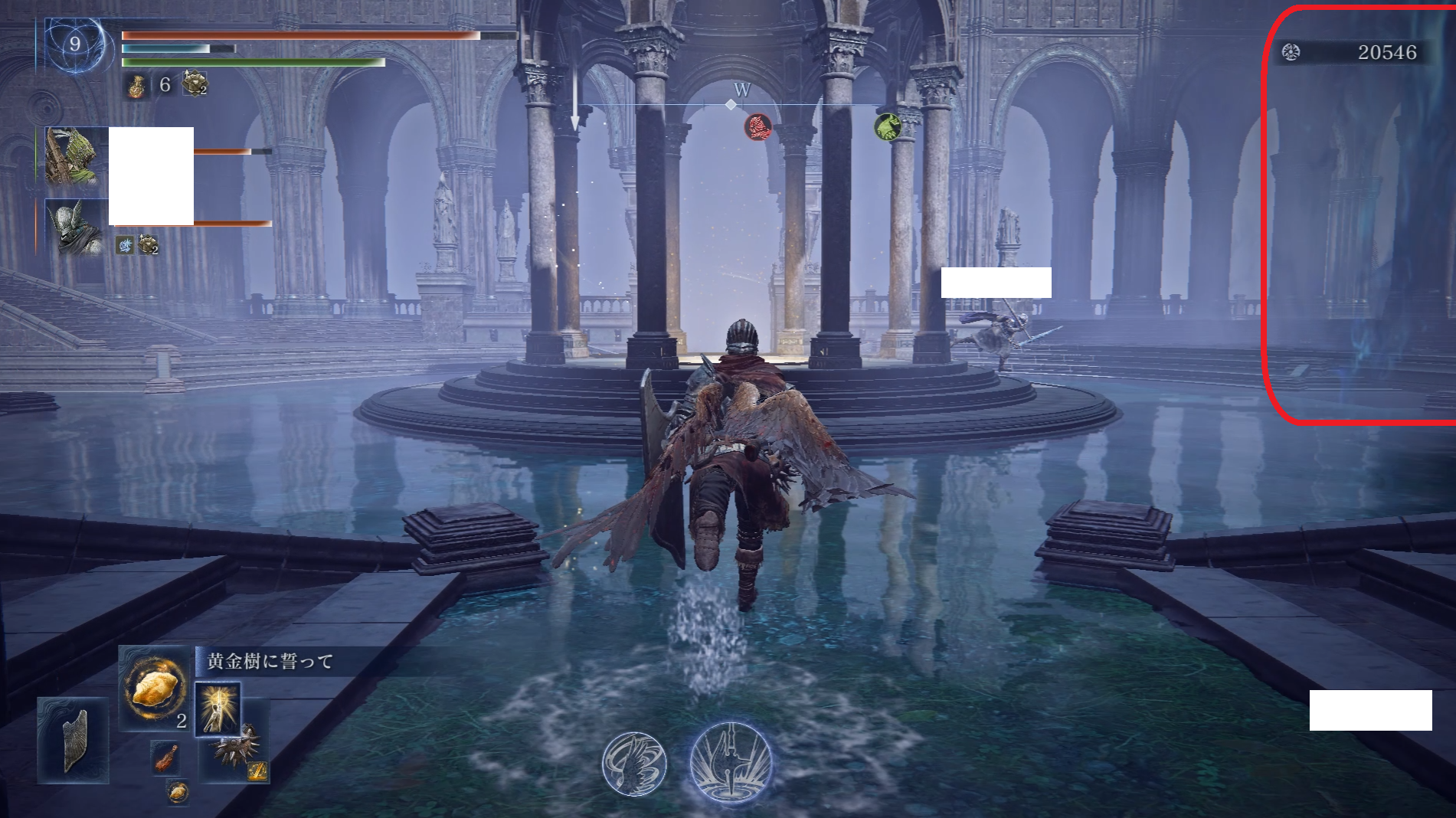Select the small roasted meat item slot
This screenshot has height=818, width=1456.
165,757
